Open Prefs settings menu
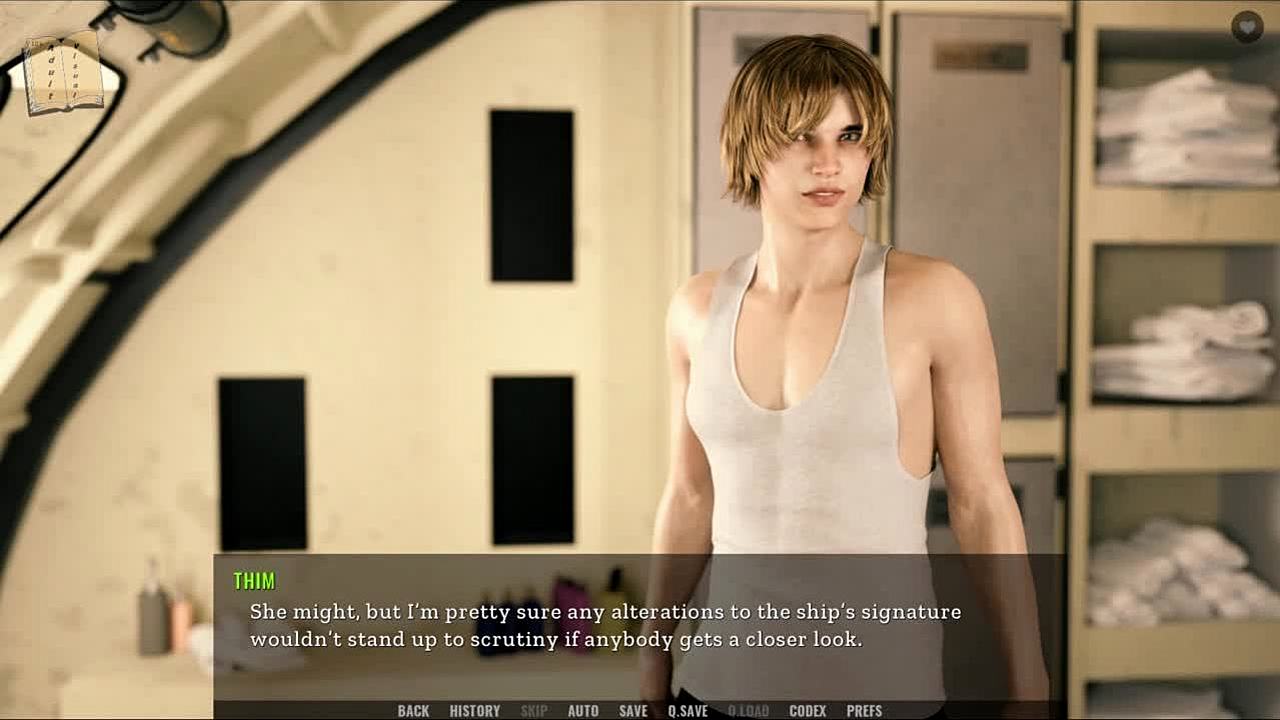Viewport: 1280px width, 720px height. click(864, 711)
